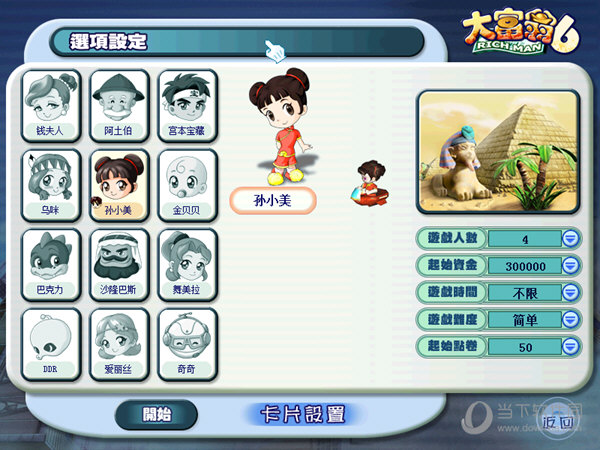Select the 奇奇 robot character
Screen dimensions: 600x450
coord(187,343)
